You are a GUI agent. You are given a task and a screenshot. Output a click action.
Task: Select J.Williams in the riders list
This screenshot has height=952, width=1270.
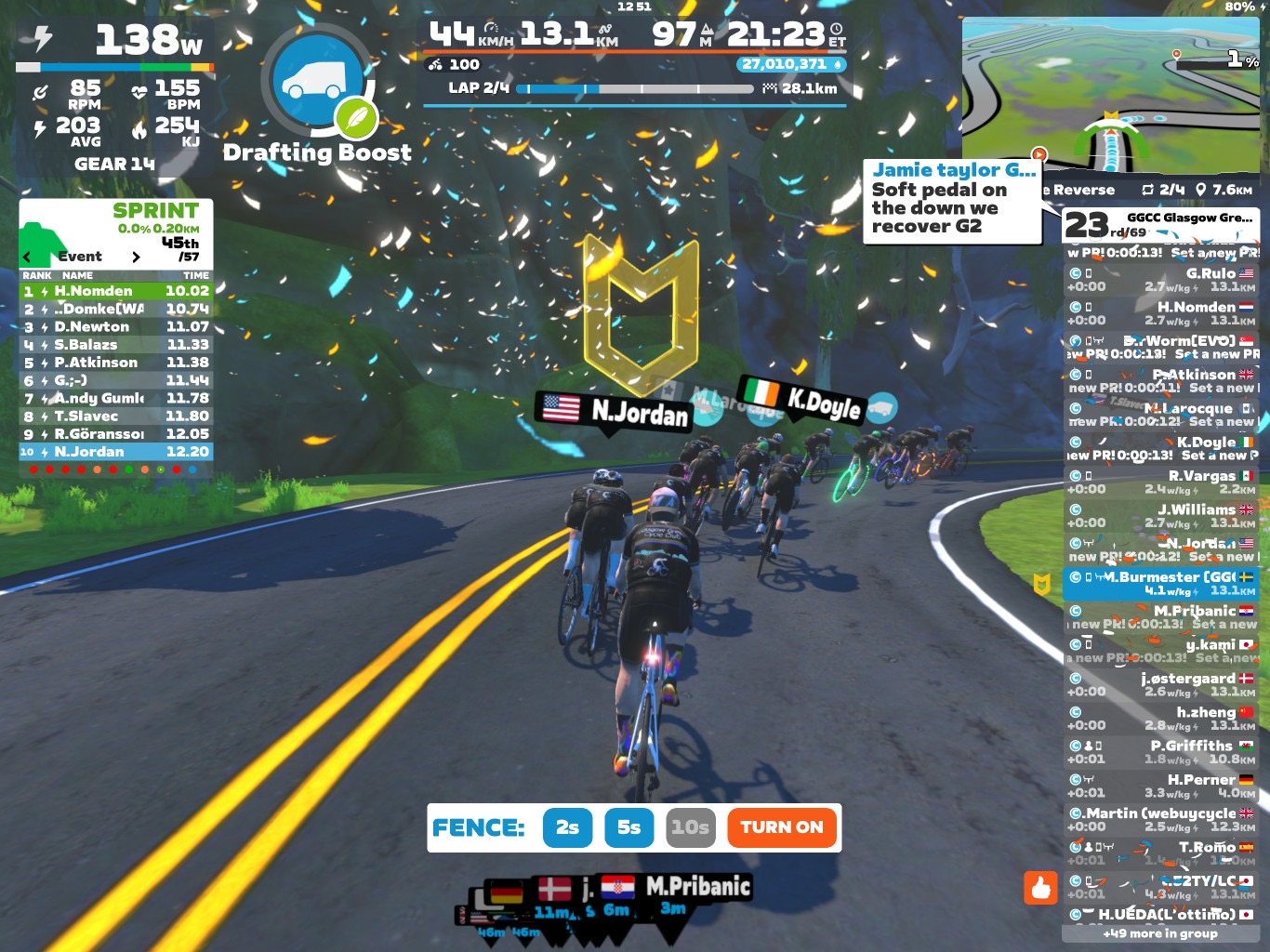point(1160,516)
